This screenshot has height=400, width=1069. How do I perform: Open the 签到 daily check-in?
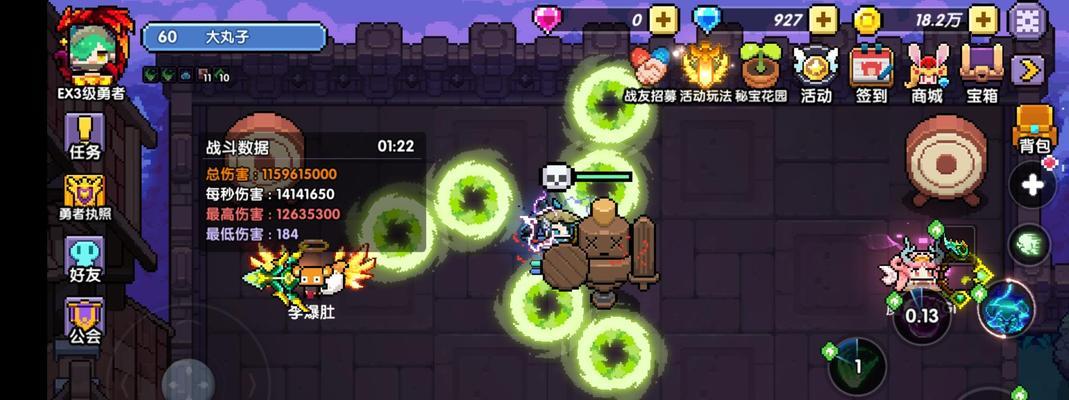[871, 72]
